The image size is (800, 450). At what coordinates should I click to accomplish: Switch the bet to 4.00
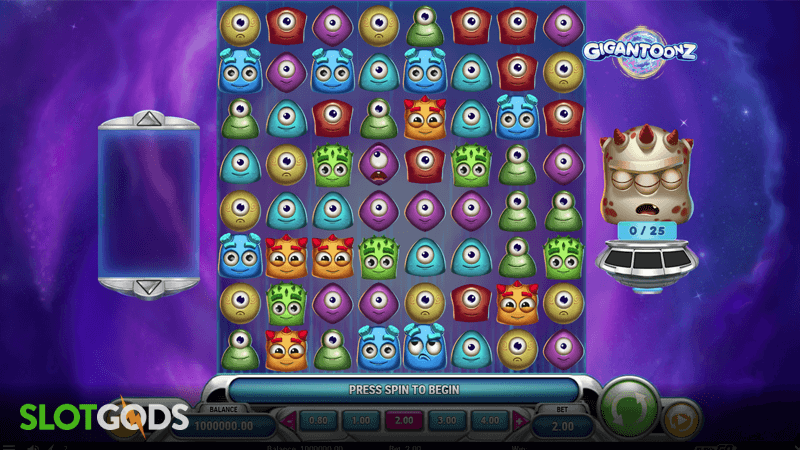[x=487, y=421]
